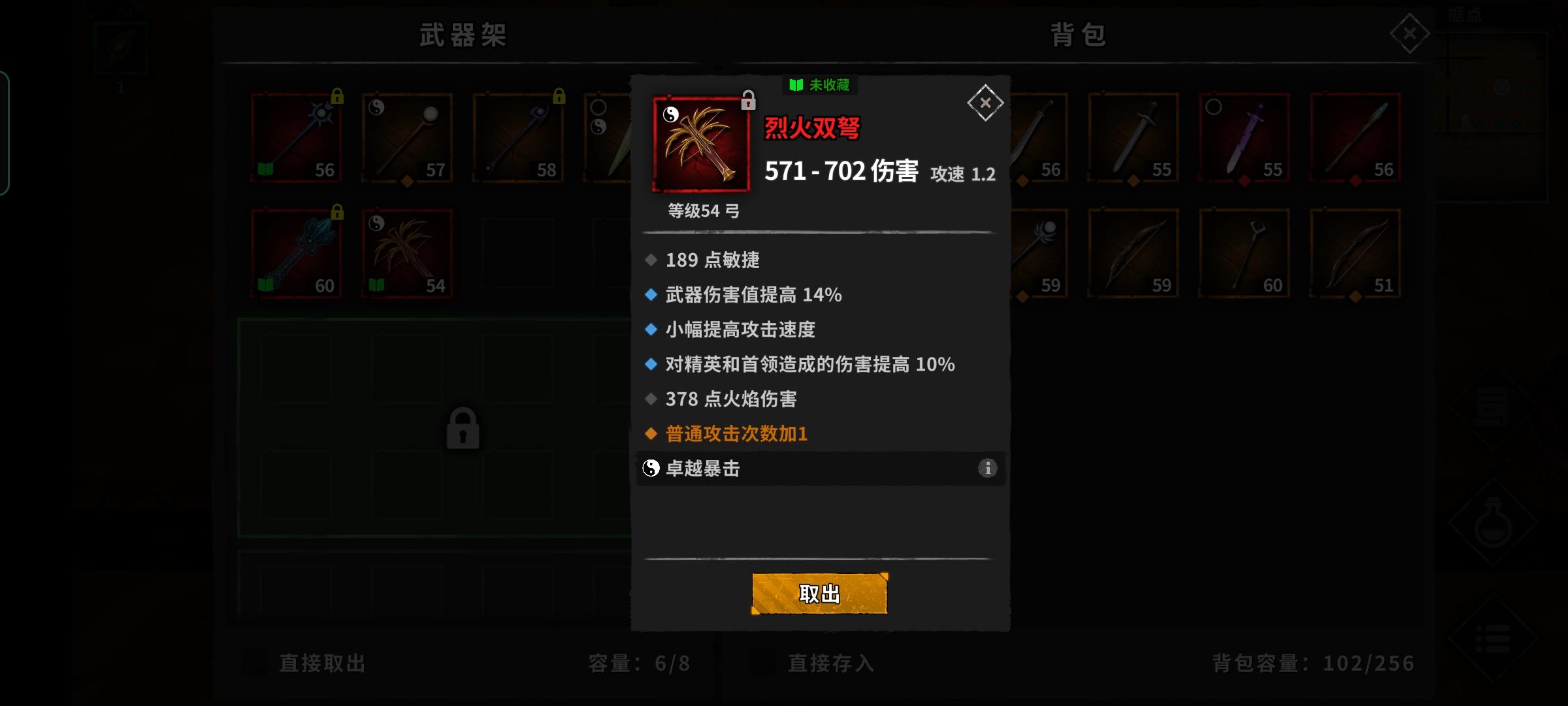1568x706 pixels.
Task: Open the 卓越暴击 info icon
Action: (x=987, y=469)
